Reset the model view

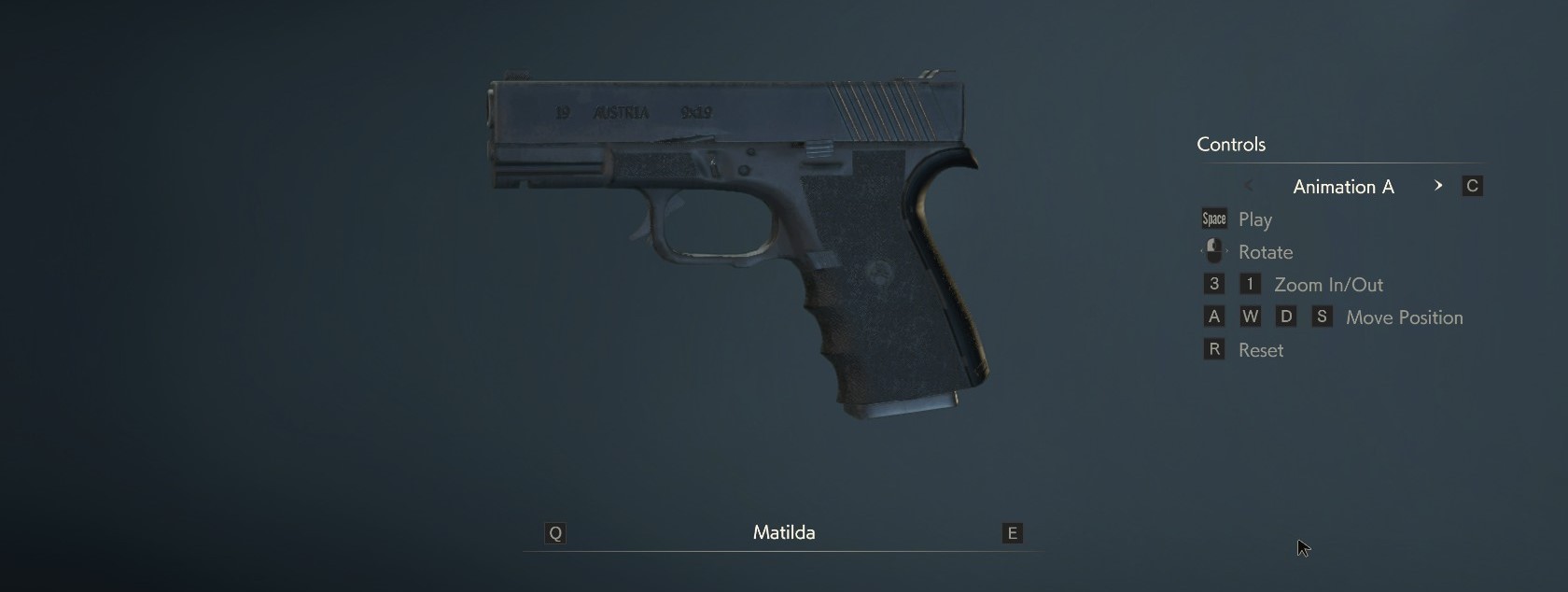pyautogui.click(x=1259, y=350)
